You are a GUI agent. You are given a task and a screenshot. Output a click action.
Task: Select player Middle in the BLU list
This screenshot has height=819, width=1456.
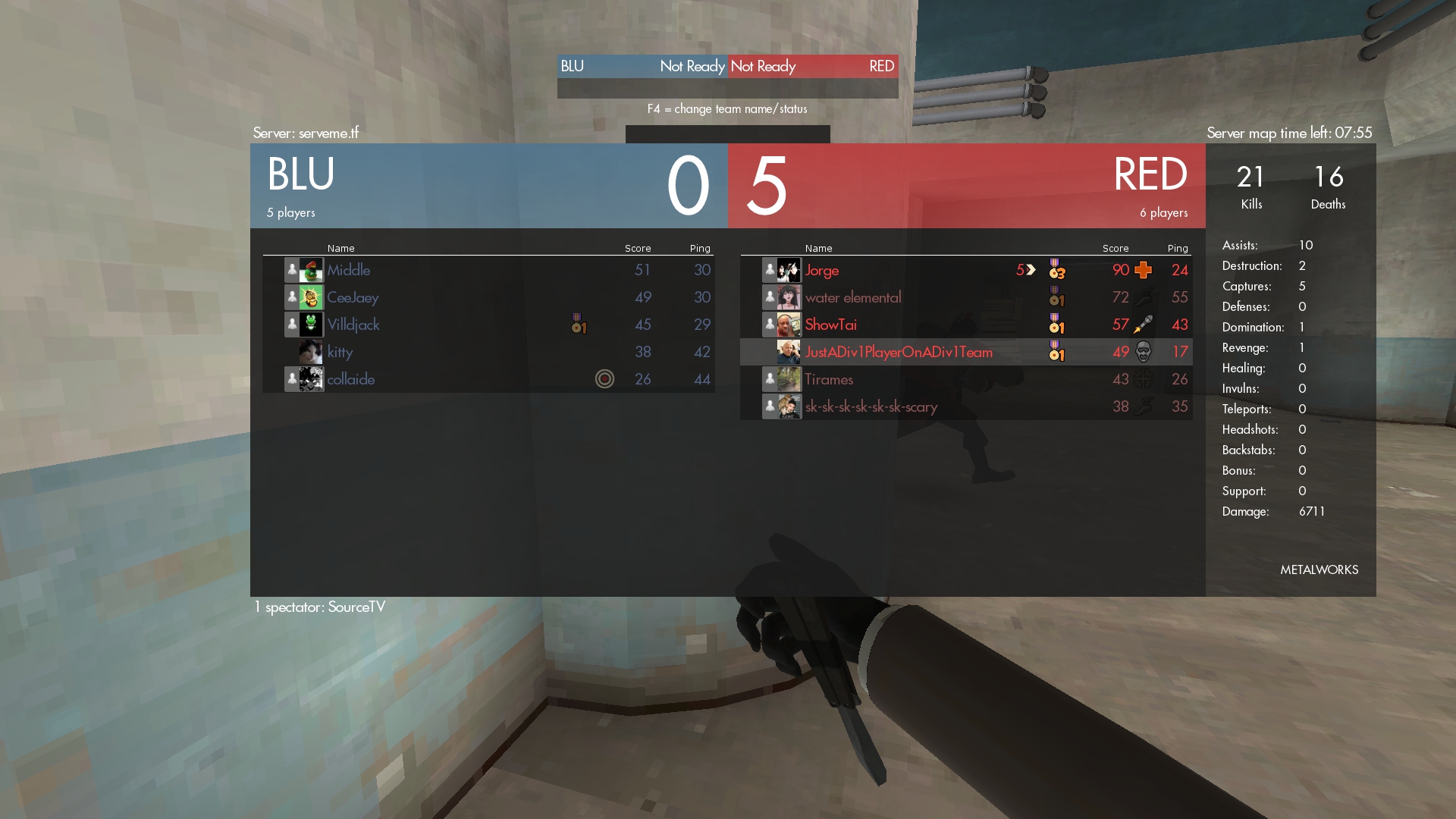tap(349, 270)
